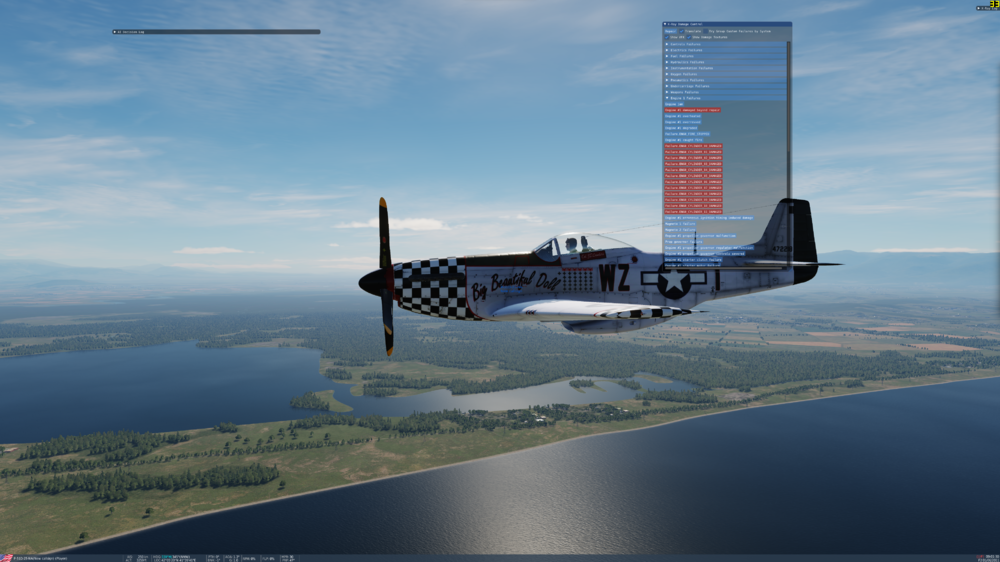Viewport: 1000px width, 562px height.
Task: Toggle the Show Damage Textures checkbox
Action: click(x=689, y=37)
